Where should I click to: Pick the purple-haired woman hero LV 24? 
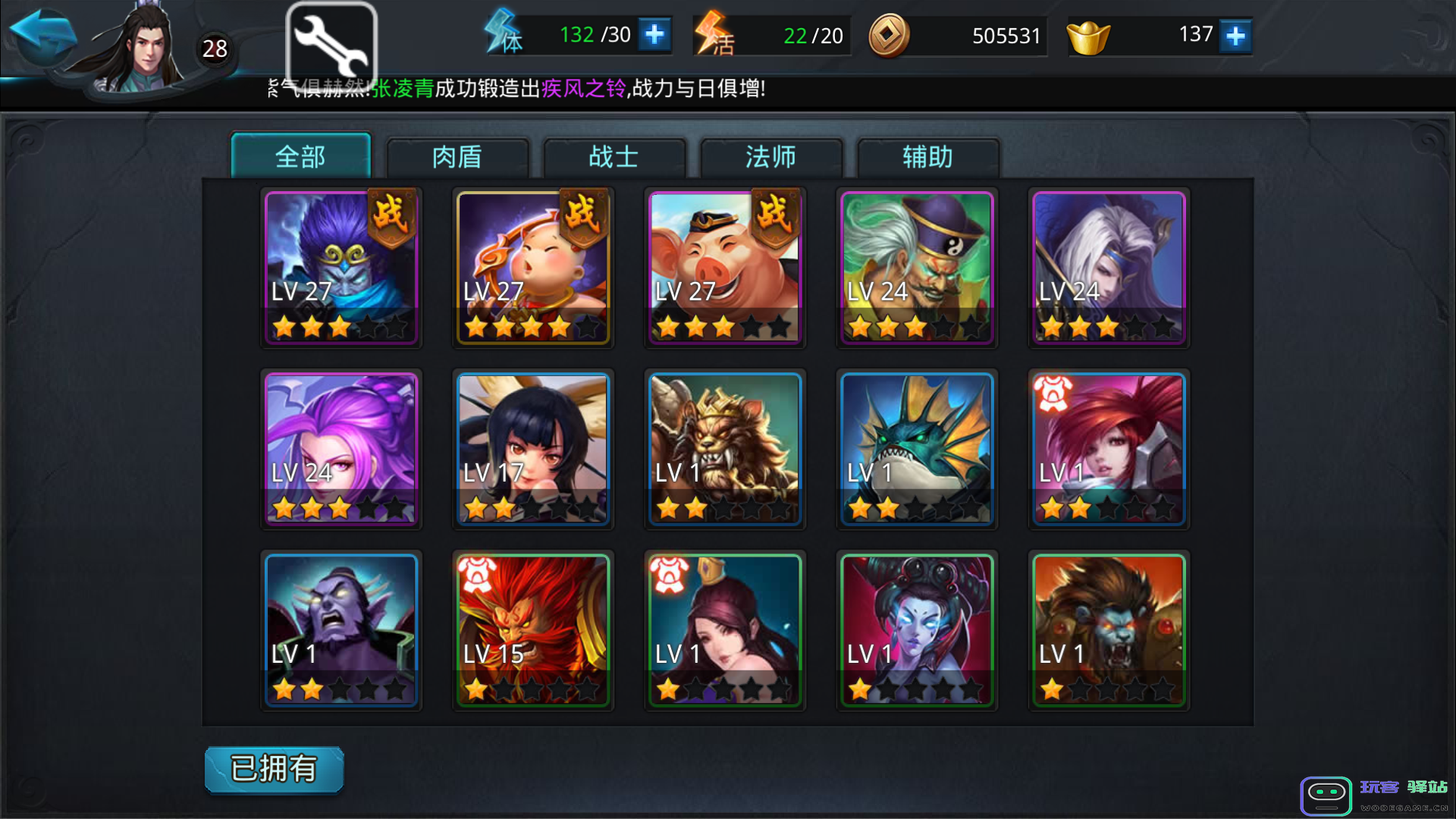(x=341, y=449)
